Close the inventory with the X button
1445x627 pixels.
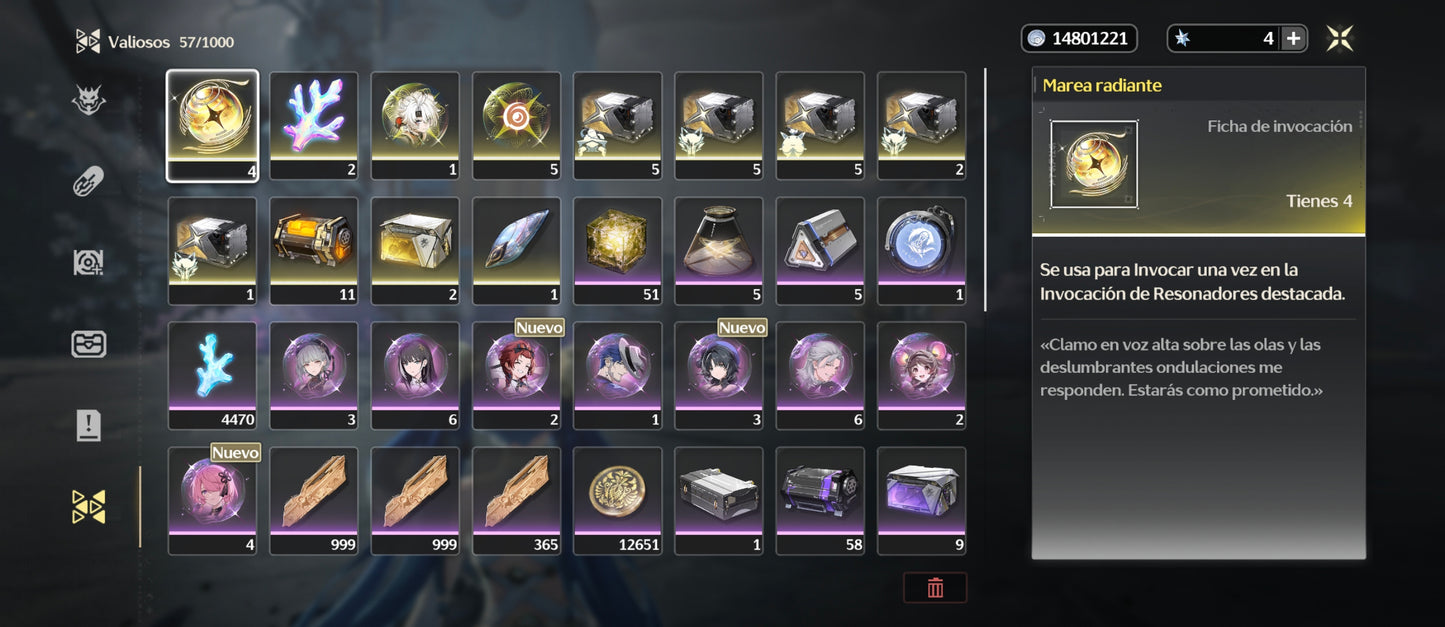pos(1340,39)
